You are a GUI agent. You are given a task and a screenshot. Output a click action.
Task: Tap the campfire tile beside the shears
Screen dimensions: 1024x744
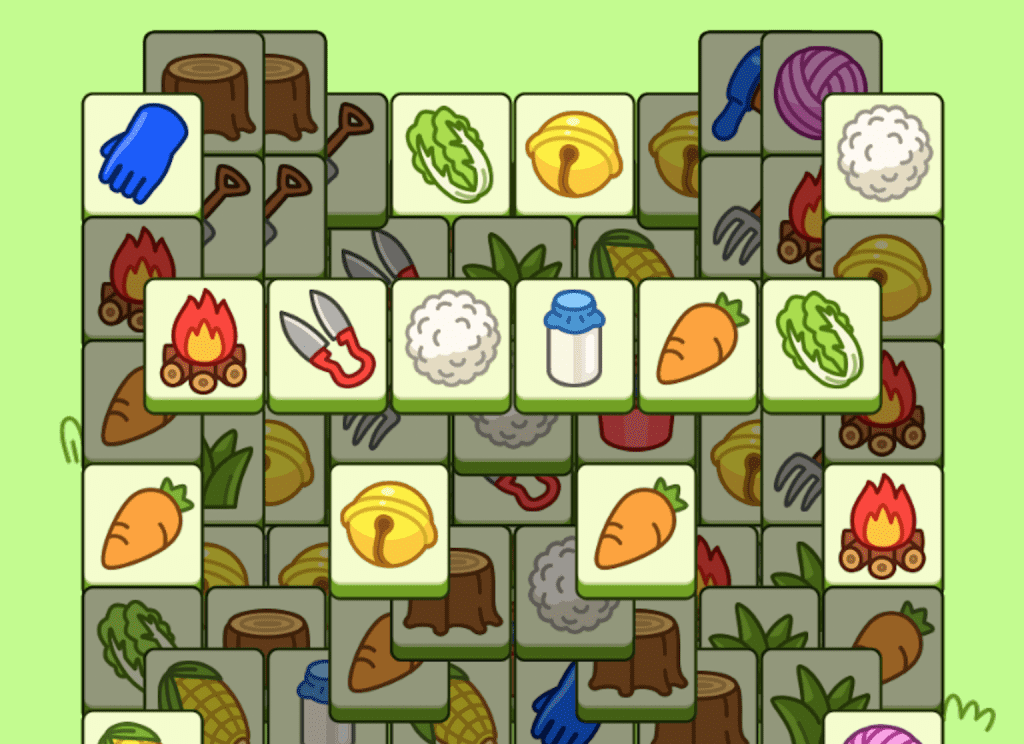204,340
